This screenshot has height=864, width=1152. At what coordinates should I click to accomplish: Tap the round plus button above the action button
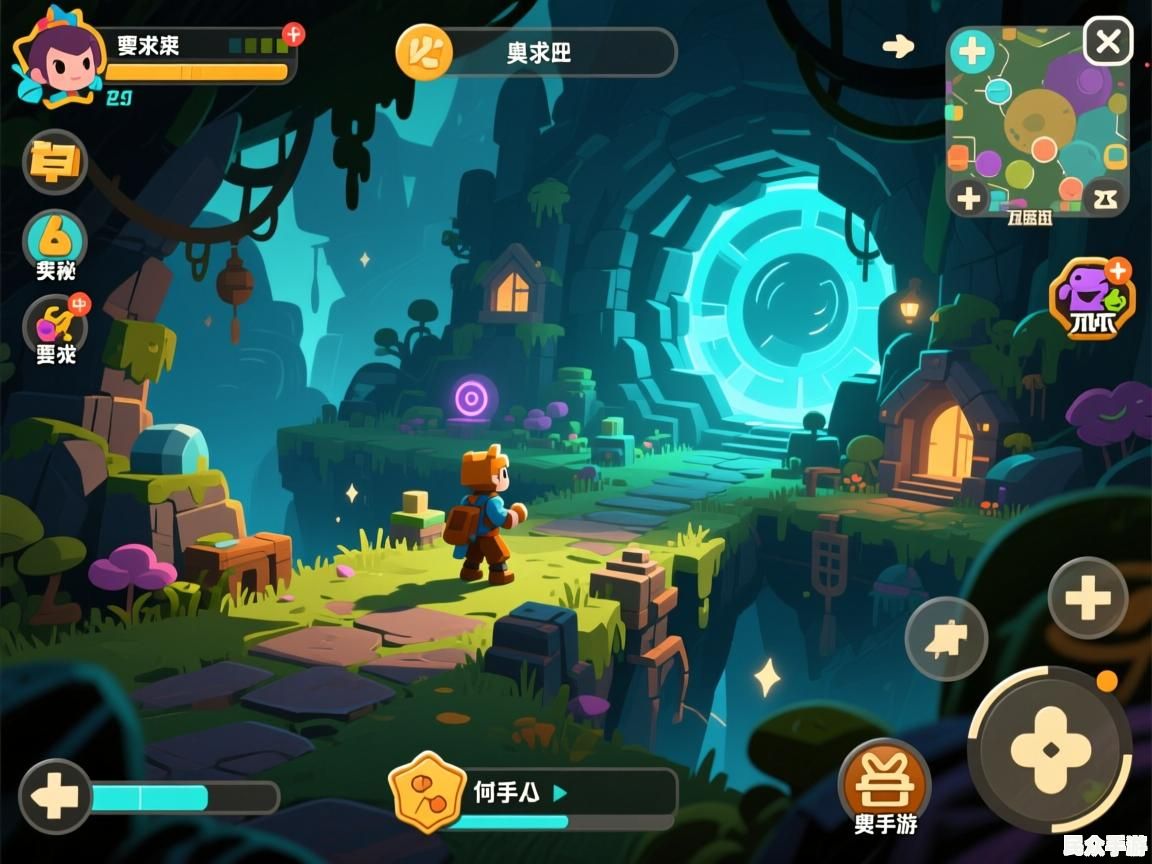[1088, 598]
